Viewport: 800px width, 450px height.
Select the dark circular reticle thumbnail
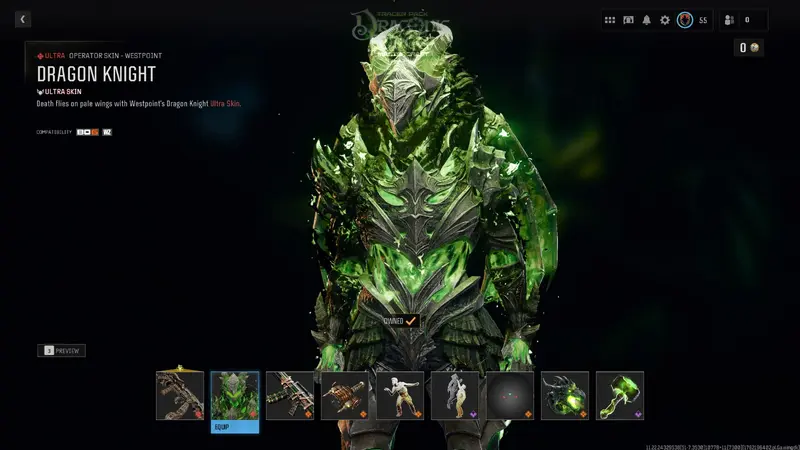510,395
